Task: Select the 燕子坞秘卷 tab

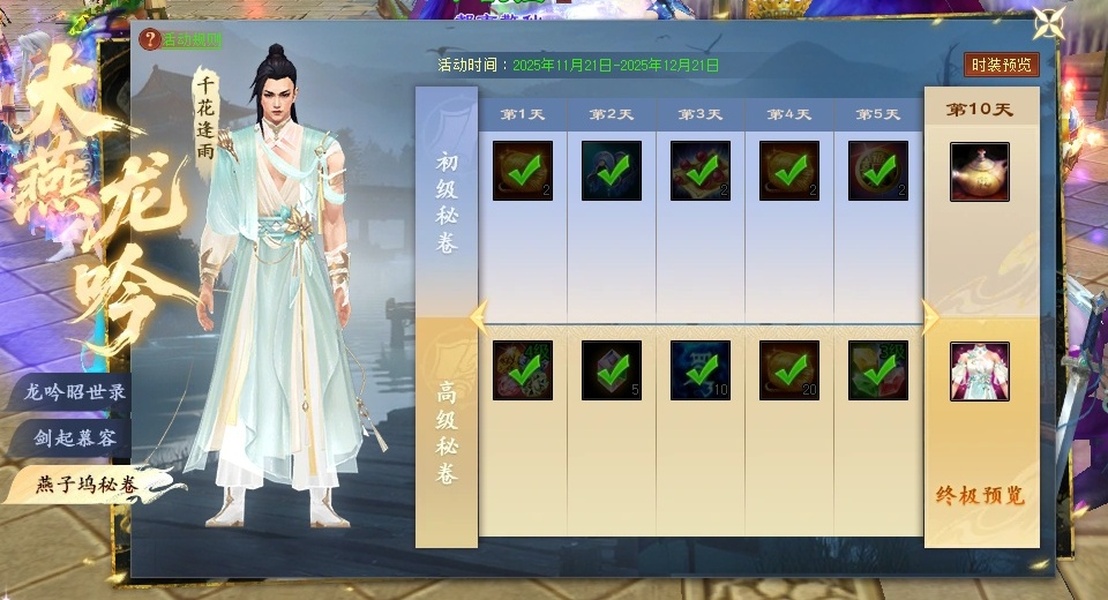Action: 86,485
